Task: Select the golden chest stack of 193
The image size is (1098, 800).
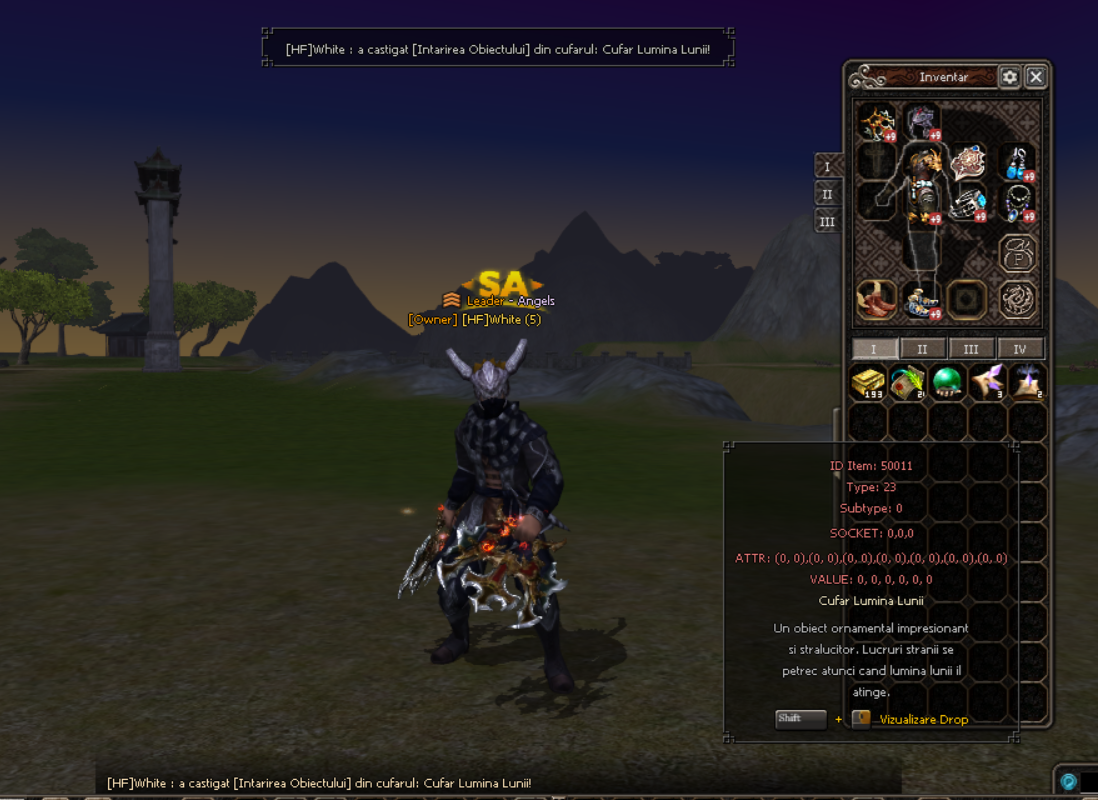Action: coord(867,383)
